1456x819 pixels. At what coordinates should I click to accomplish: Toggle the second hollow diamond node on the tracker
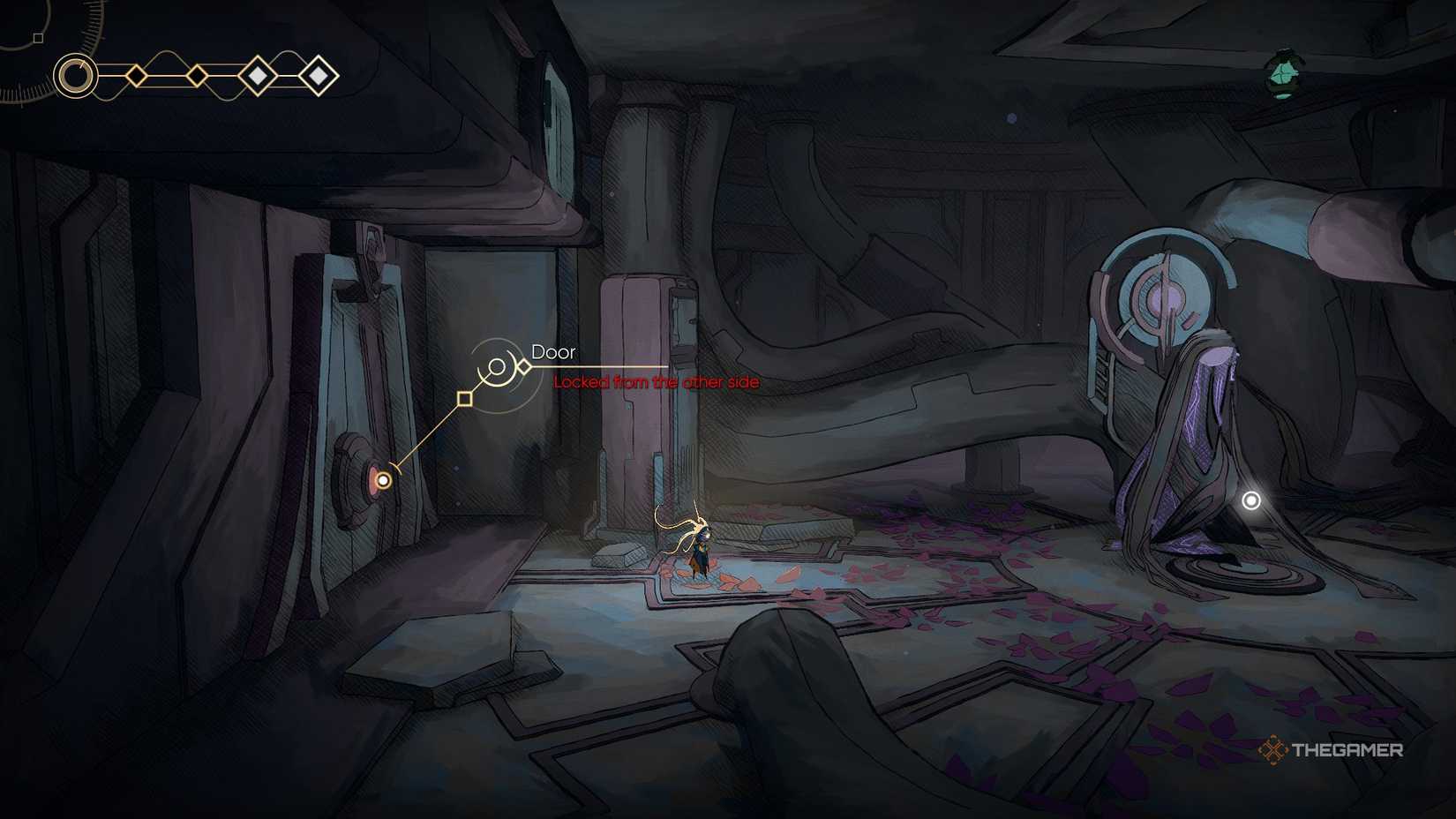pyautogui.click(x=198, y=76)
